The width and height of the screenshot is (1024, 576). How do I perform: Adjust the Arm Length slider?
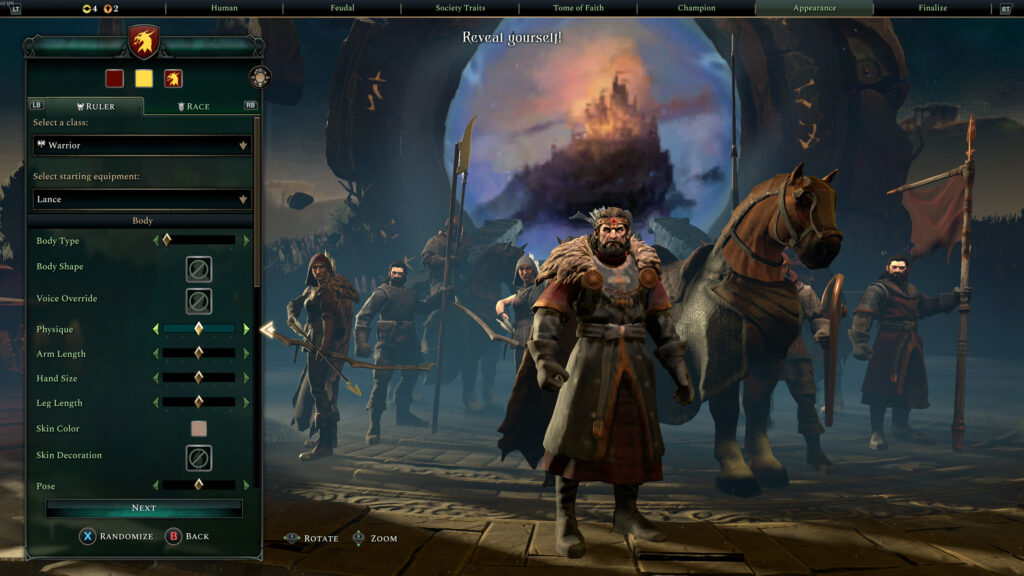point(199,353)
